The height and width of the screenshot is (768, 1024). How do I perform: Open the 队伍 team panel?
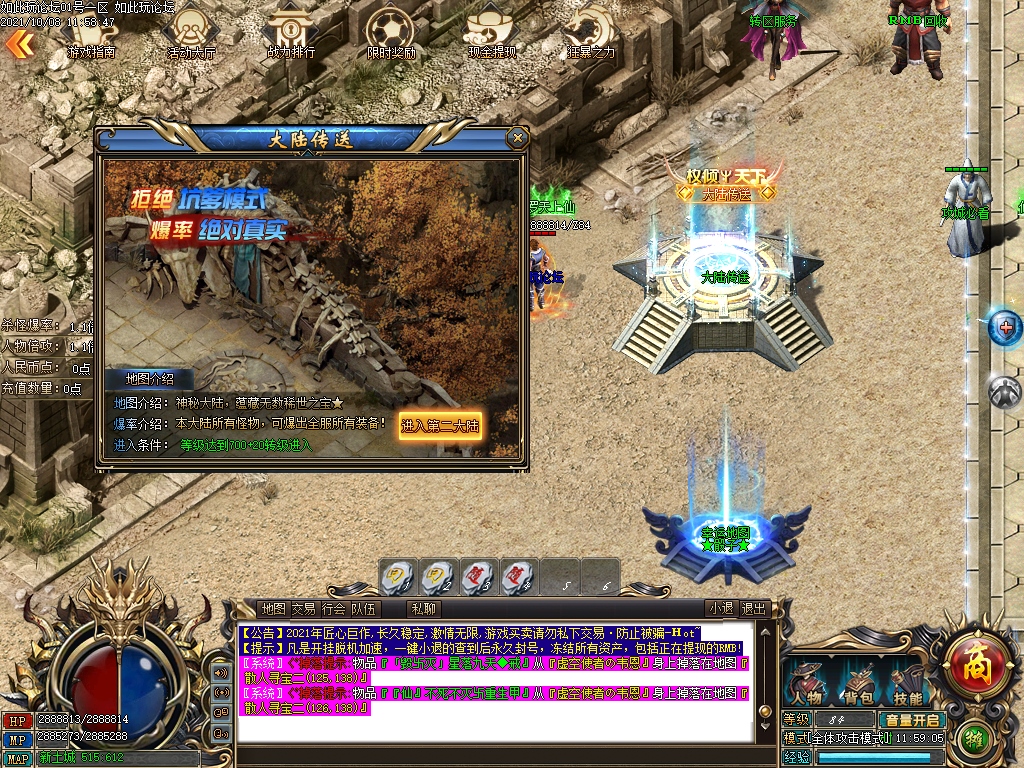(x=364, y=608)
